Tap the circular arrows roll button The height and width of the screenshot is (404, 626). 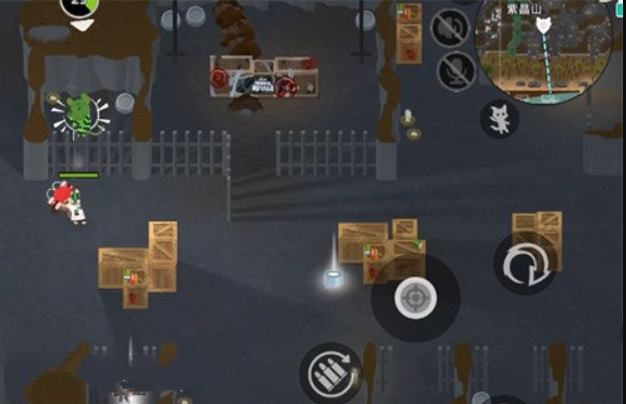coord(524,264)
